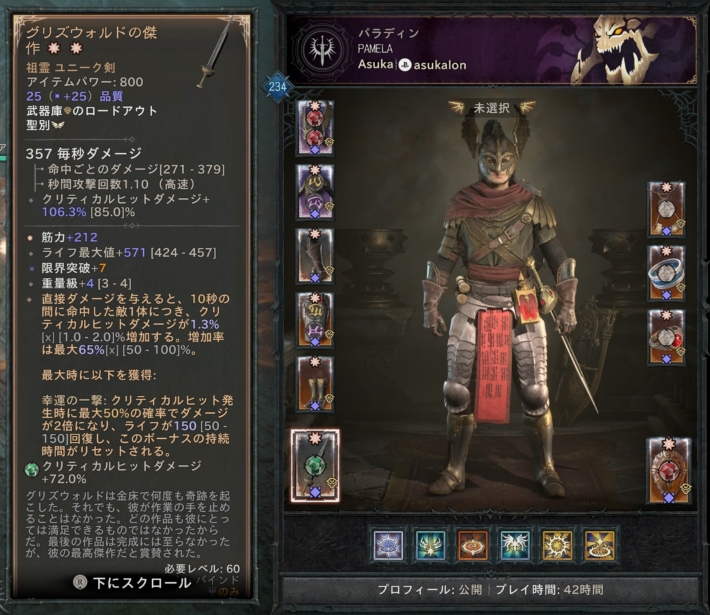Choose the boots equipment slot
Image resolution: width=710 pixels, height=615 pixels.
point(315,384)
